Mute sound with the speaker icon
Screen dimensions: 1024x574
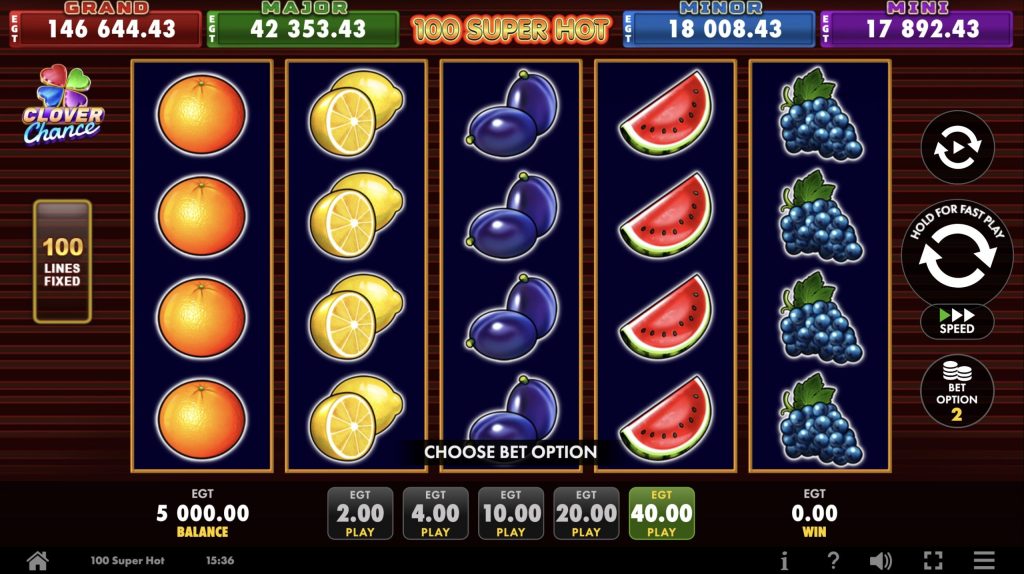tap(881, 561)
